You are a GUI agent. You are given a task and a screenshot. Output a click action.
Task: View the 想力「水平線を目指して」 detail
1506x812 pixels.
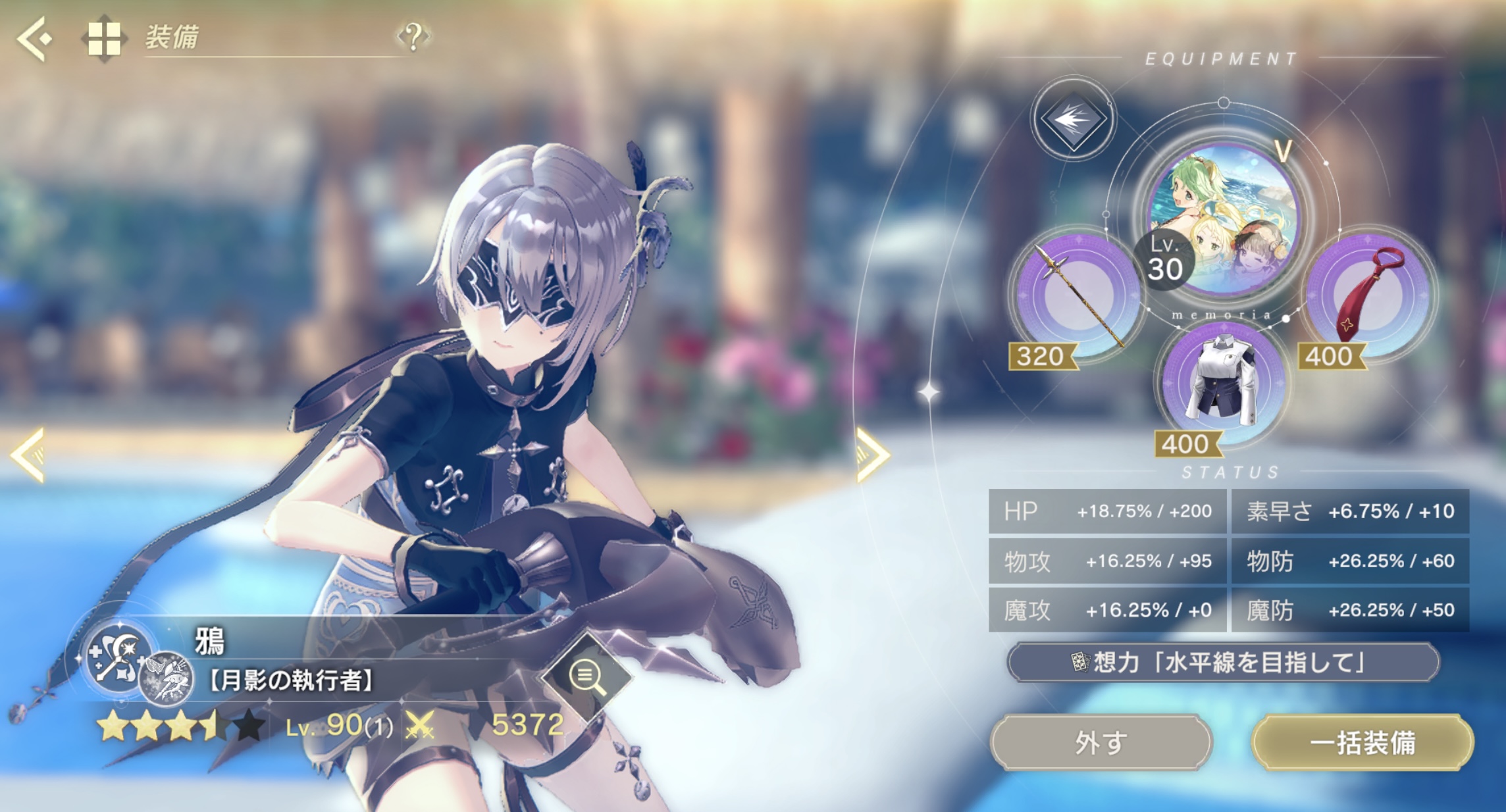click(x=1223, y=662)
